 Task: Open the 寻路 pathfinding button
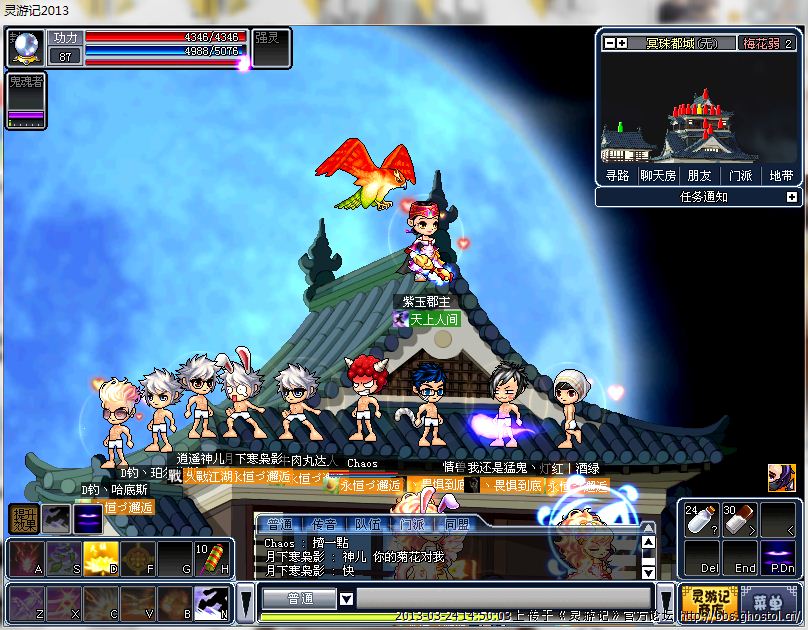pyautogui.click(x=617, y=175)
